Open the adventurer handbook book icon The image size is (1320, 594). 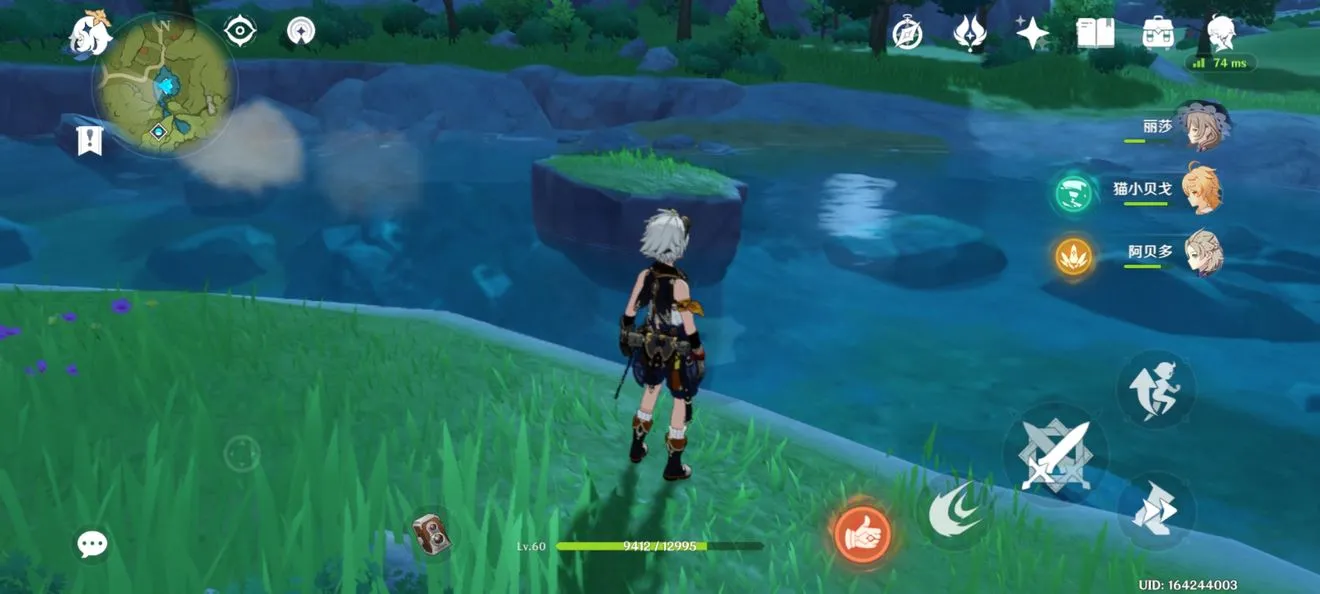pyautogui.click(x=1095, y=34)
